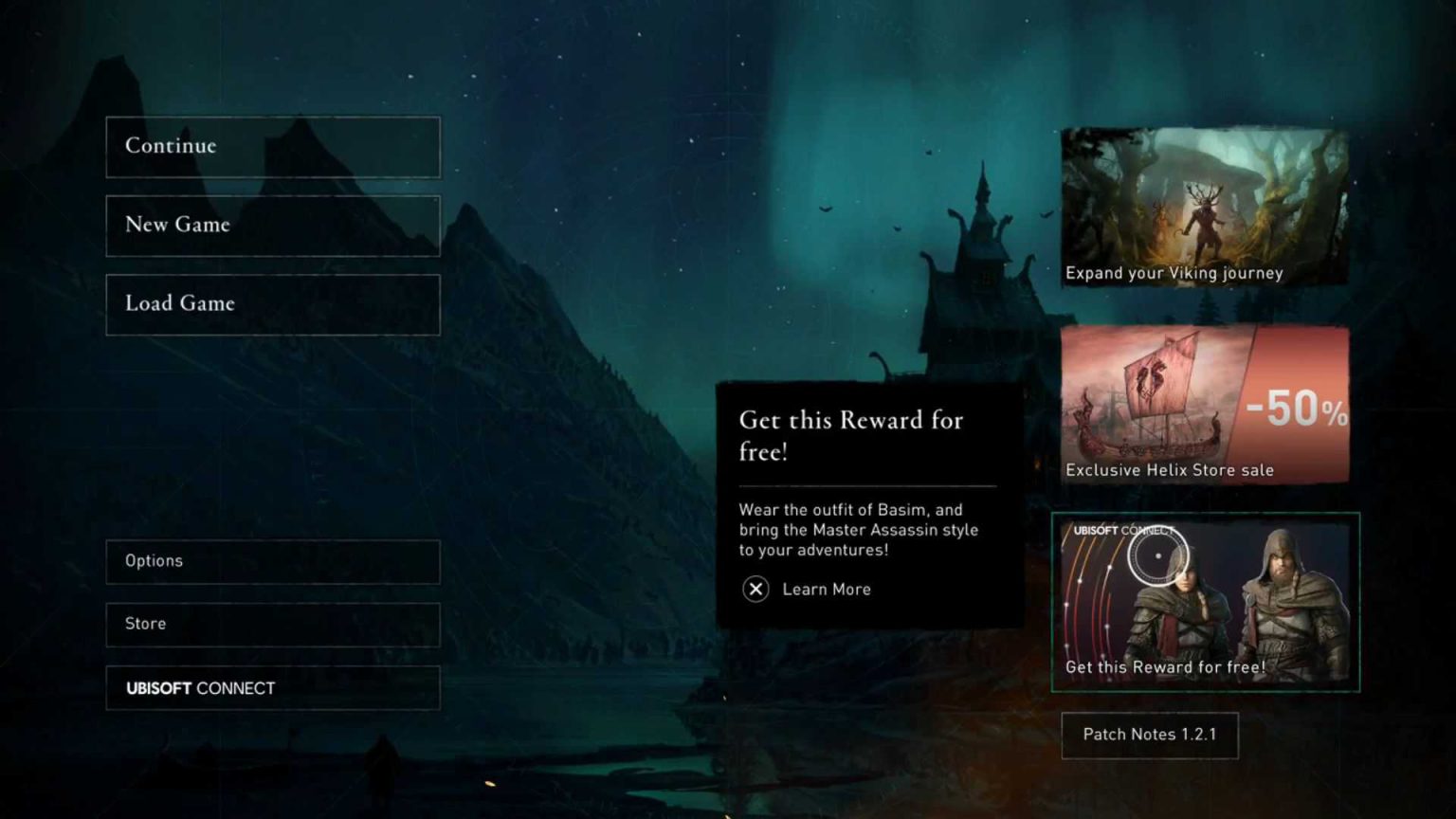Open the Load Game screen
The image size is (1456, 819).
273,303
